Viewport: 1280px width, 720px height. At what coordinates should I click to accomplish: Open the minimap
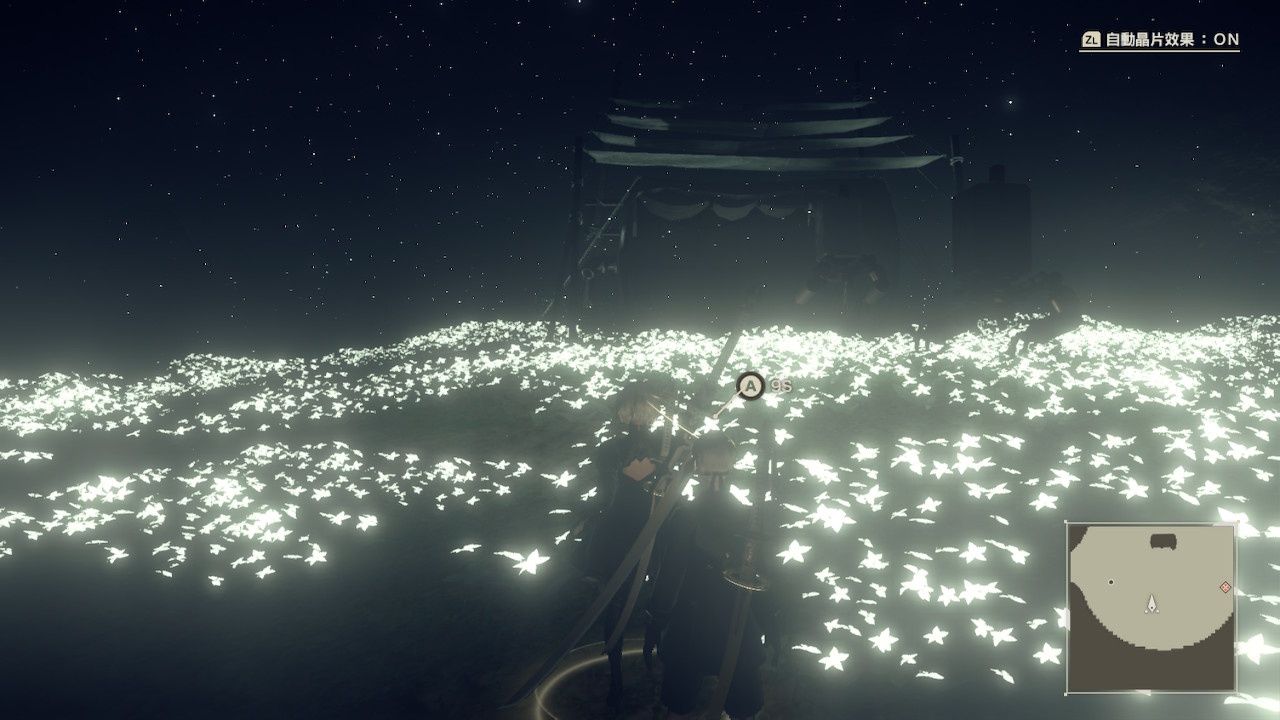[x=1151, y=607]
